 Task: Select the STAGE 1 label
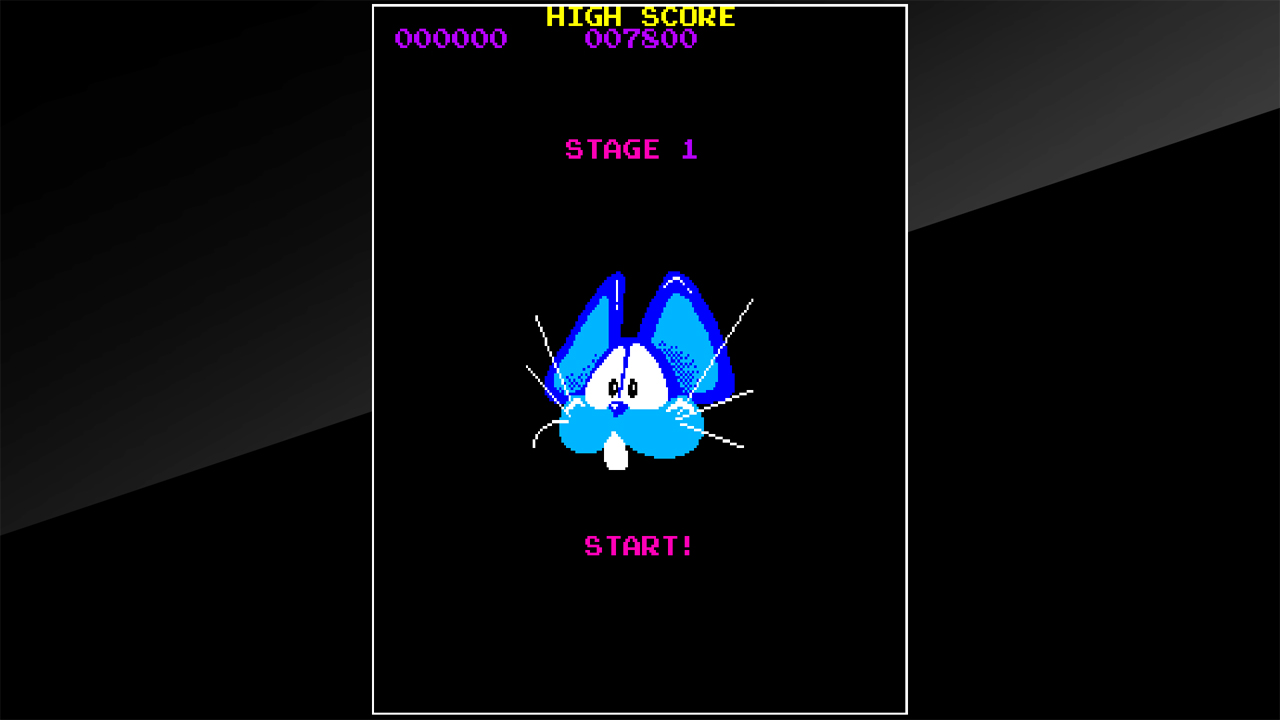tap(631, 149)
